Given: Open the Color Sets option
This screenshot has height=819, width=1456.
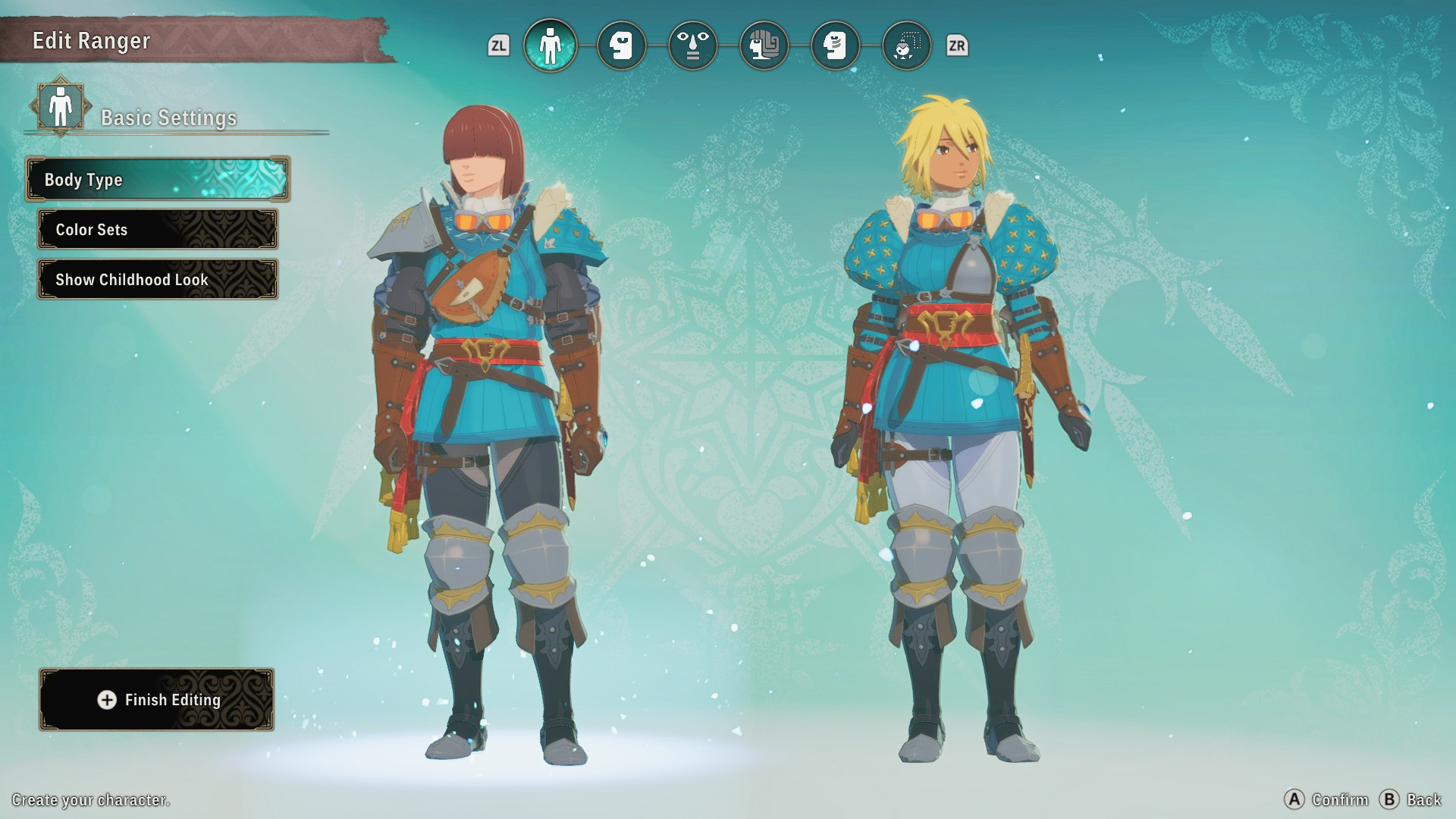Looking at the screenshot, I should point(158,230).
